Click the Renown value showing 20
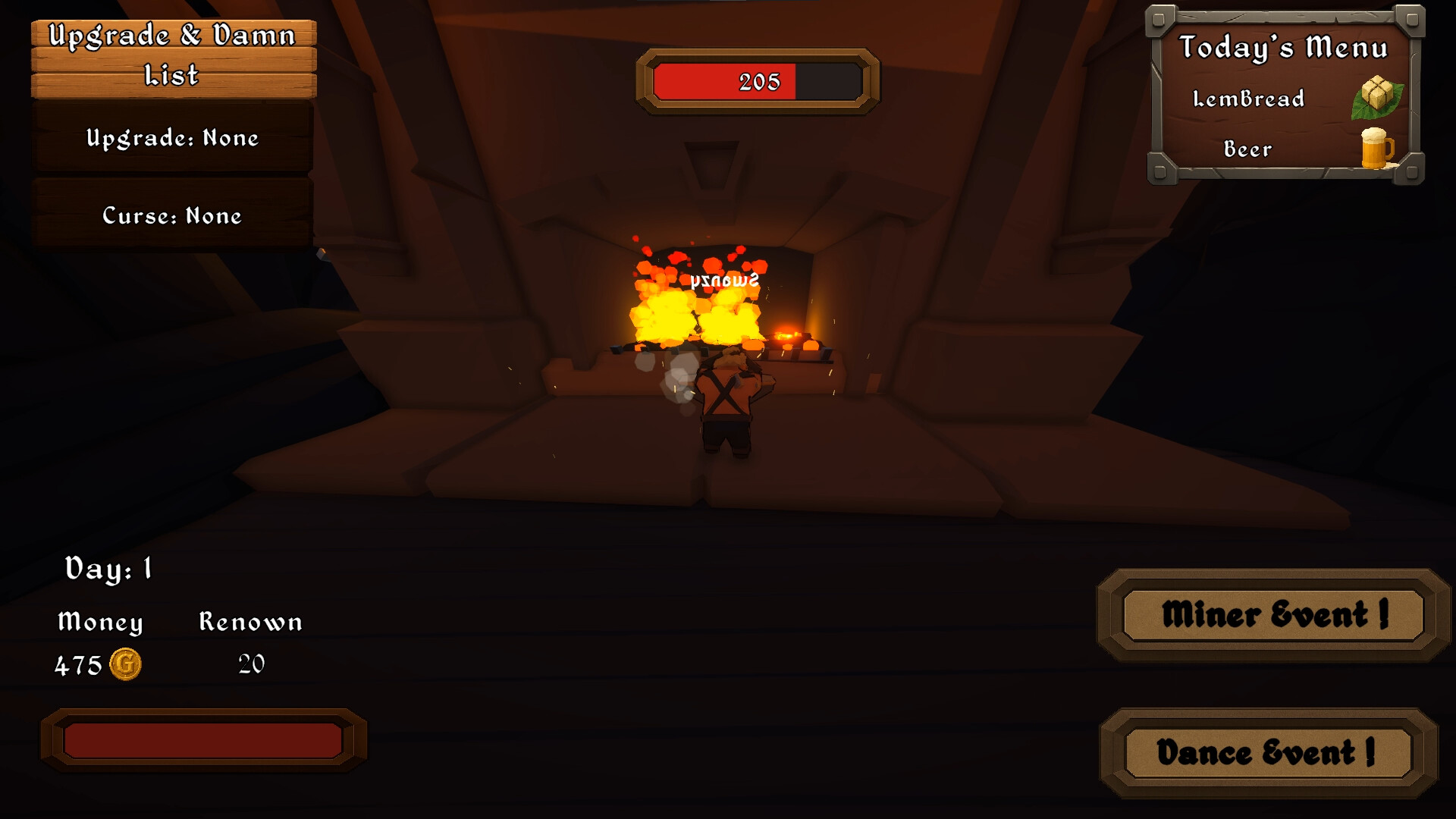This screenshot has height=819, width=1456. click(250, 663)
